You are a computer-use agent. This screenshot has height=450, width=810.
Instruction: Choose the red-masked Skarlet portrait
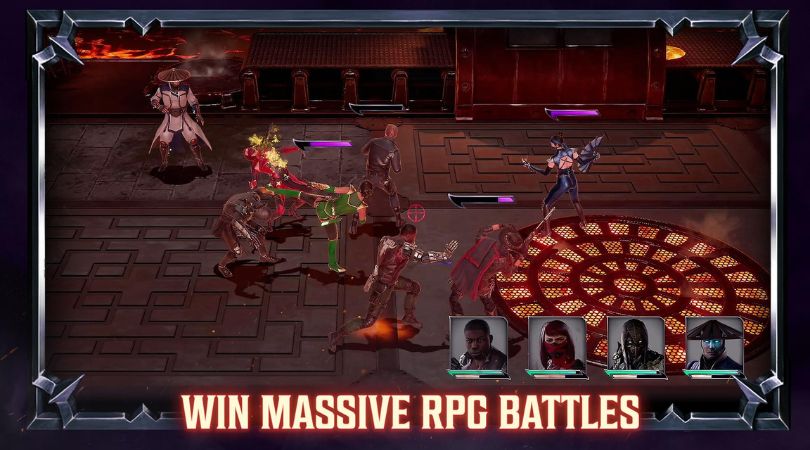pos(557,343)
